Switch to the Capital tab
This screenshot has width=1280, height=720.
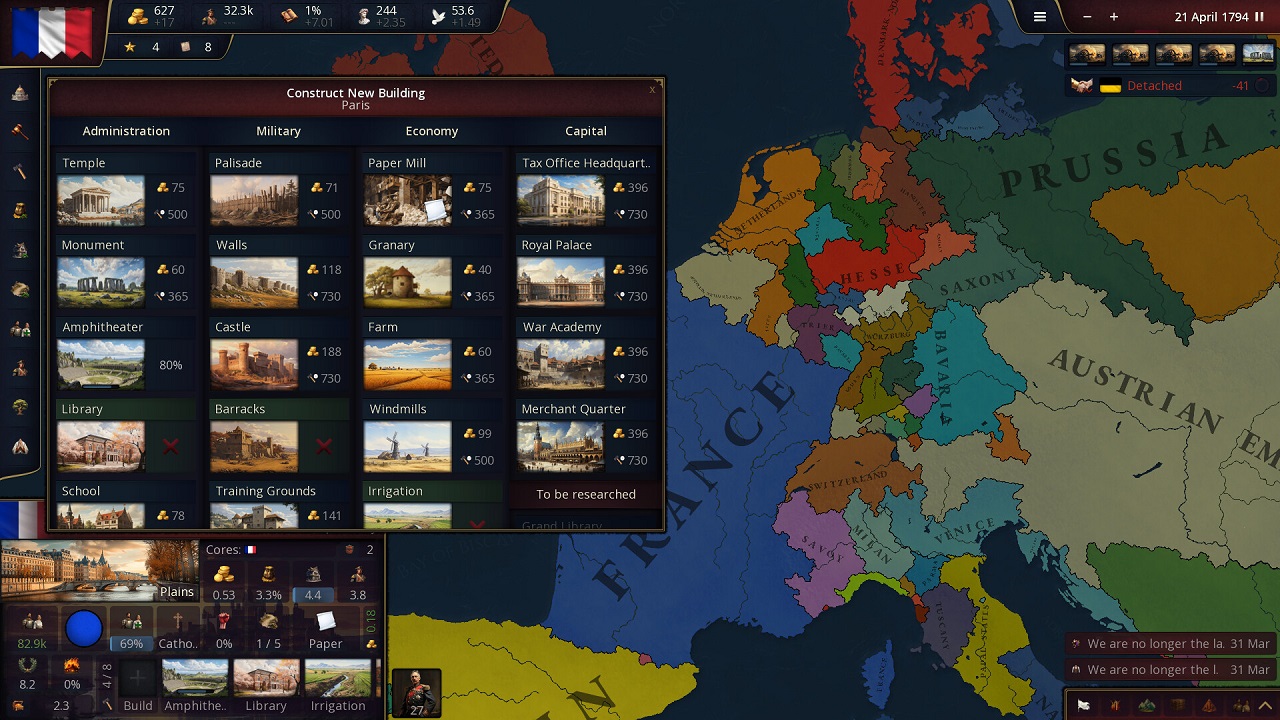[x=585, y=131]
